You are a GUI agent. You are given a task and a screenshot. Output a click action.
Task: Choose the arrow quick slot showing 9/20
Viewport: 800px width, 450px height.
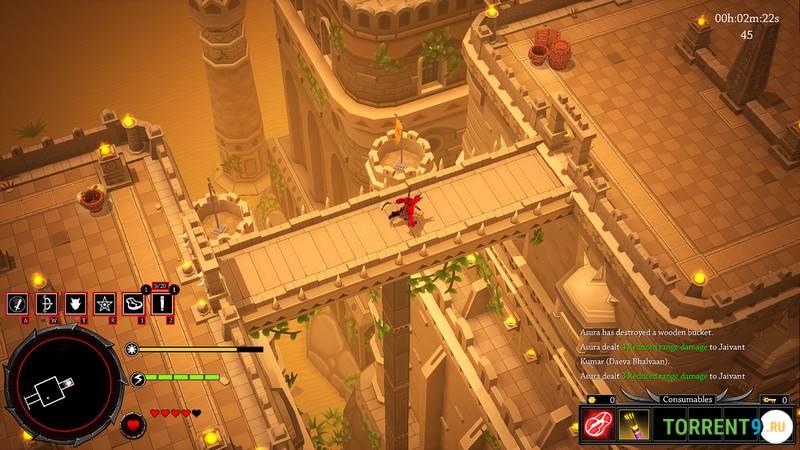click(x=162, y=303)
